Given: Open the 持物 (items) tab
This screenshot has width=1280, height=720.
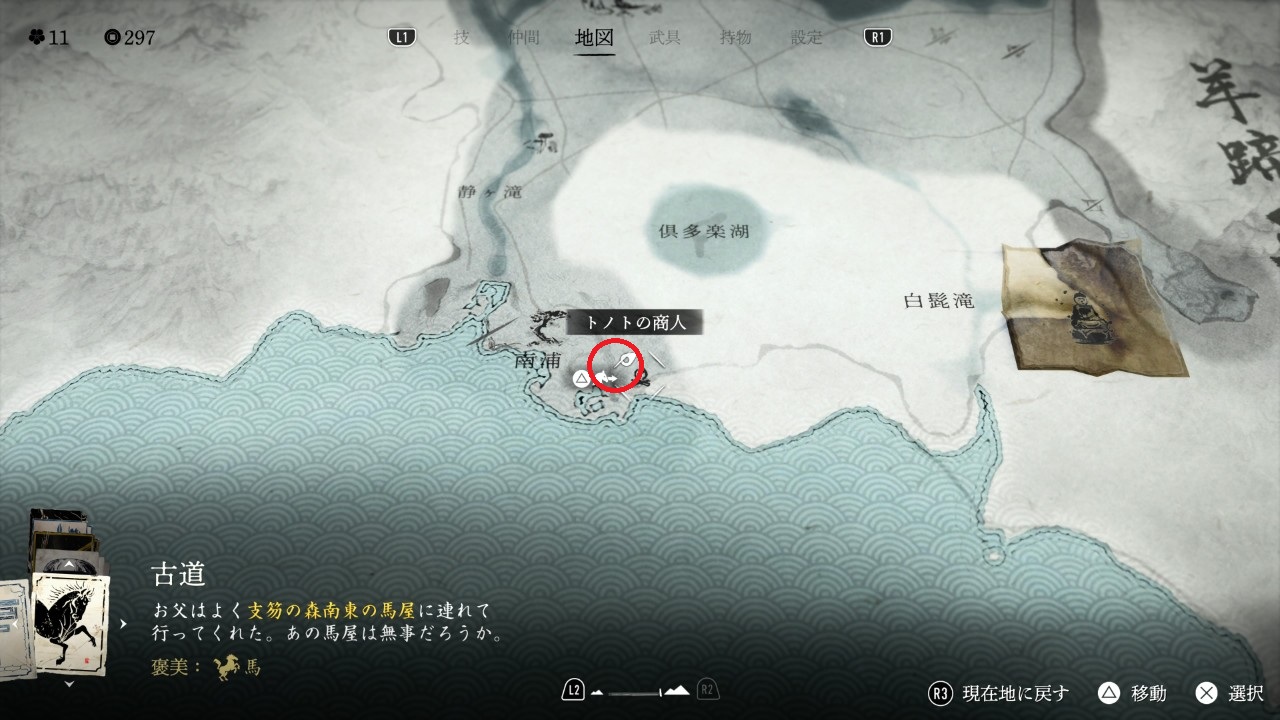Looking at the screenshot, I should tap(735, 38).
